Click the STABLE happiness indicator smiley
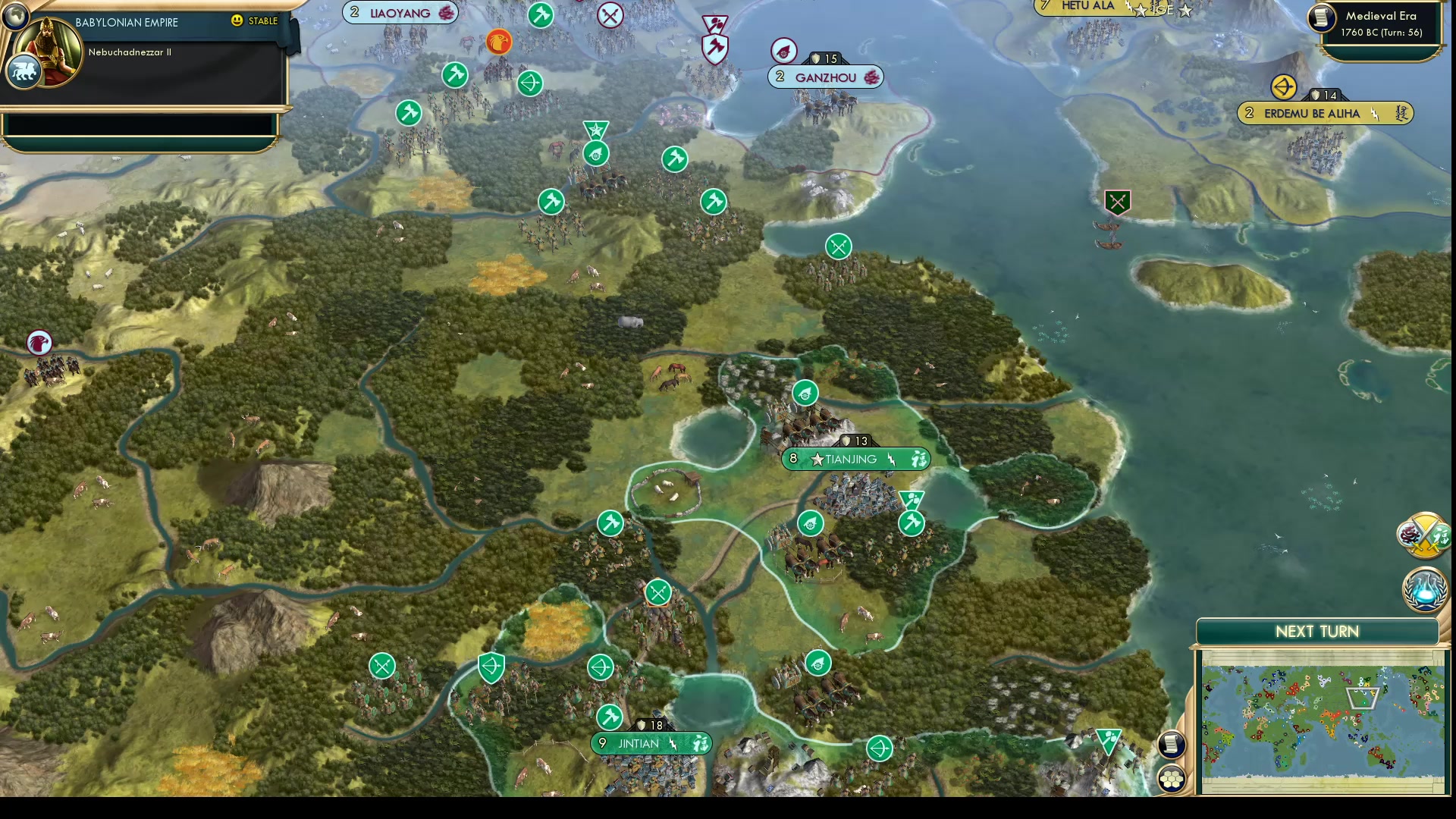The height and width of the screenshot is (819, 1456). [239, 22]
